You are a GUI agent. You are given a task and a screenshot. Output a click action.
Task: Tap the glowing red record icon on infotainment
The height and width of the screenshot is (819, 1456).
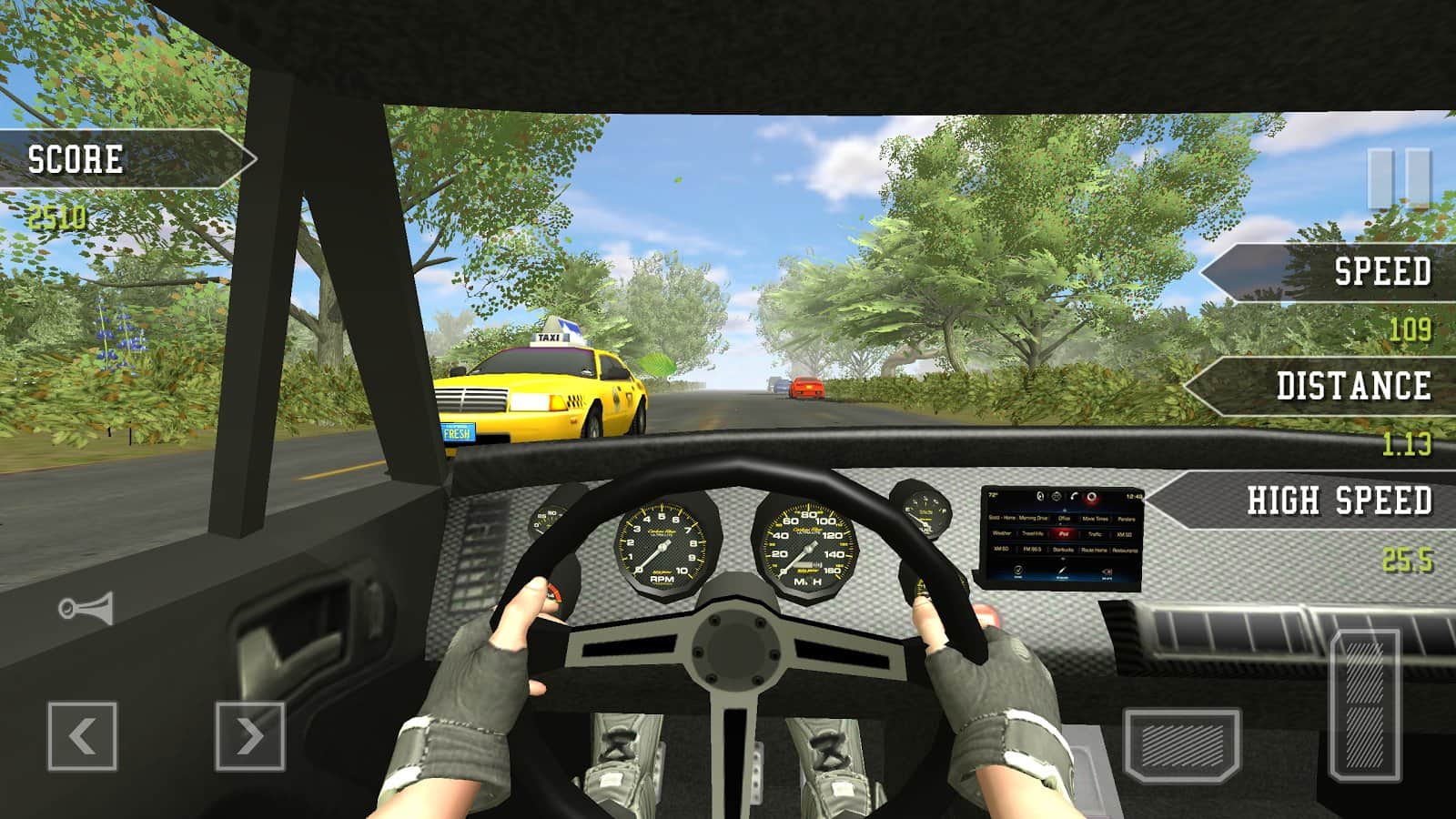click(1092, 498)
